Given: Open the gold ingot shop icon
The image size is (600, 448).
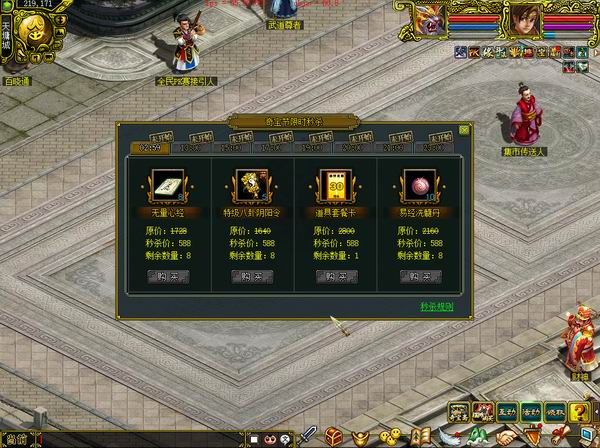Looking at the screenshot, I should 359,437.
